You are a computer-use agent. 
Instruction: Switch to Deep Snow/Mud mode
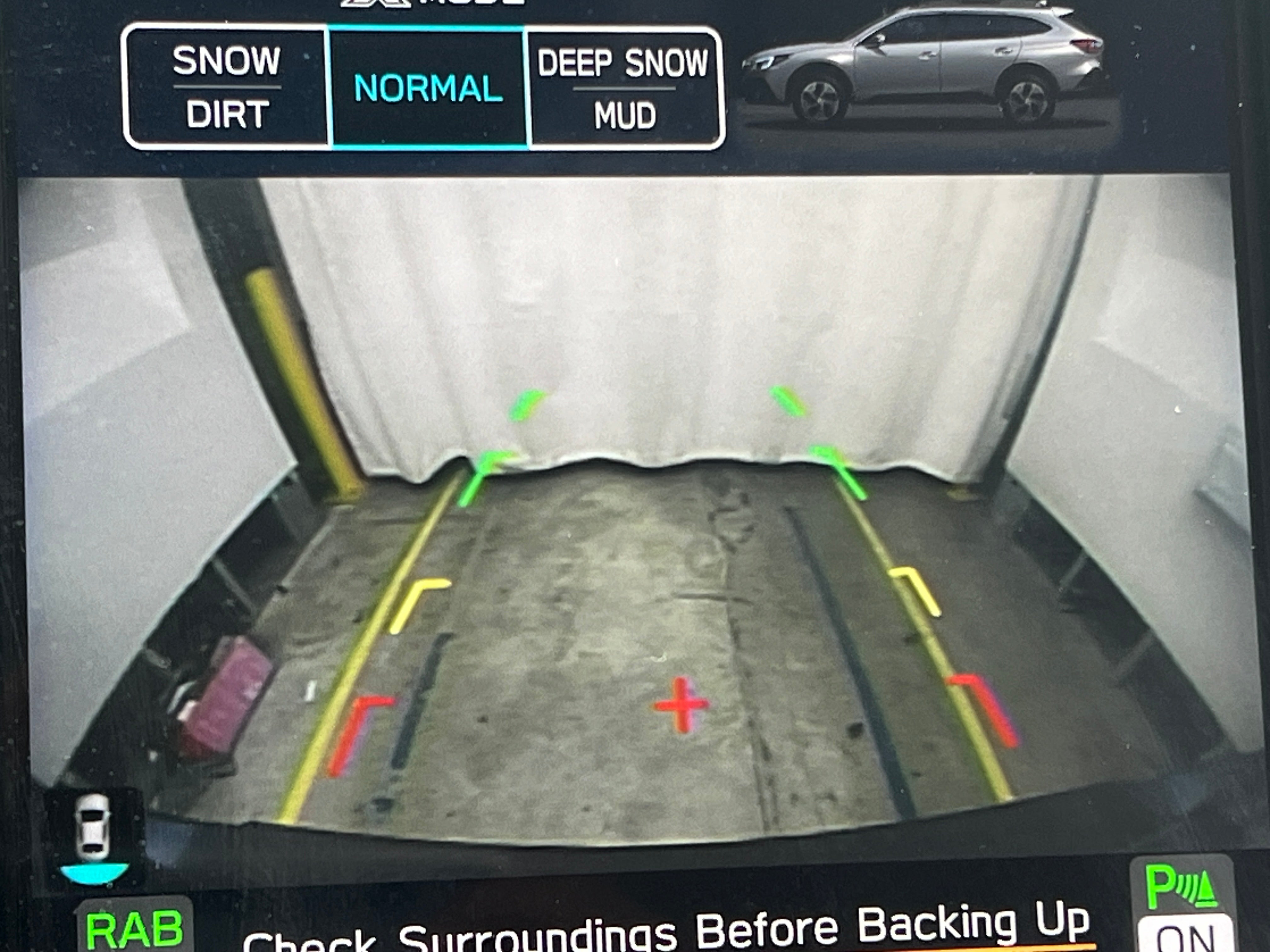point(624,88)
